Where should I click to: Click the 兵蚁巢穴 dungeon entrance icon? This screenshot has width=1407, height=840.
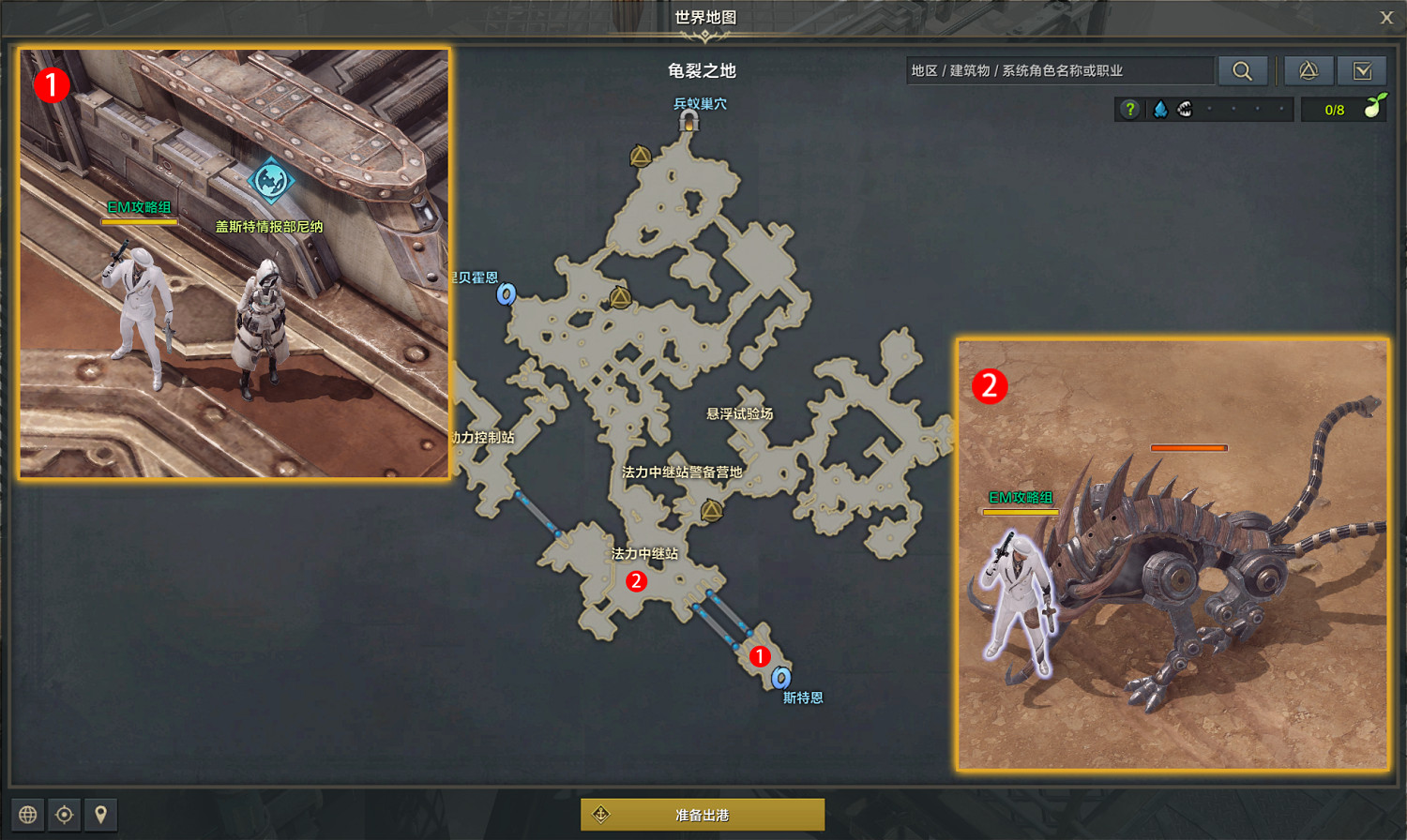pyautogui.click(x=691, y=122)
